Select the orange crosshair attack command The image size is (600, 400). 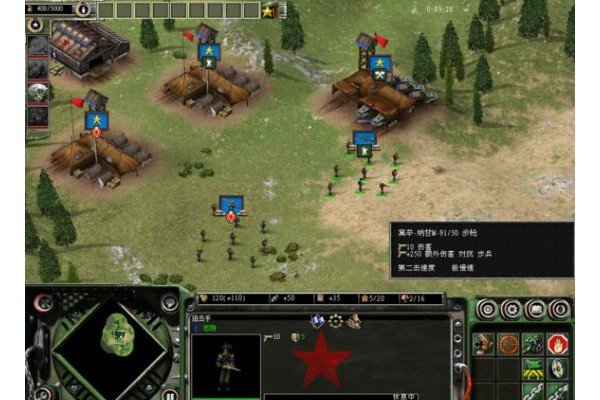[x=509, y=343]
